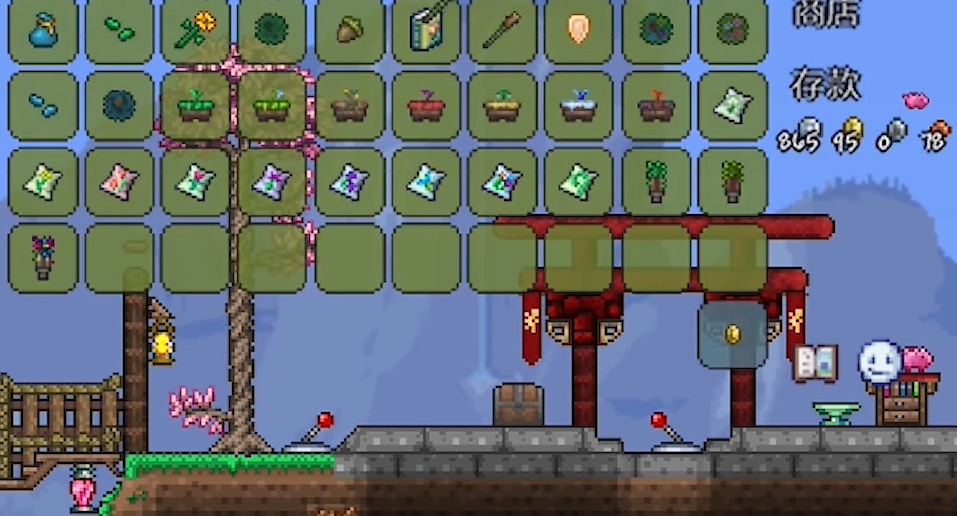Screen dimensions: 957x516
Task: Pick the red planter box
Action: pyautogui.click(x=426, y=105)
